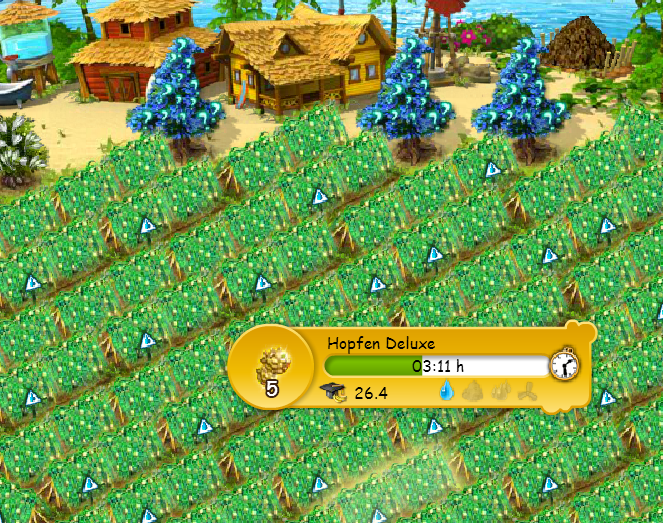663x523 pixels.
Task: Click the clock icon beside the growth timer
Action: [x=564, y=364]
